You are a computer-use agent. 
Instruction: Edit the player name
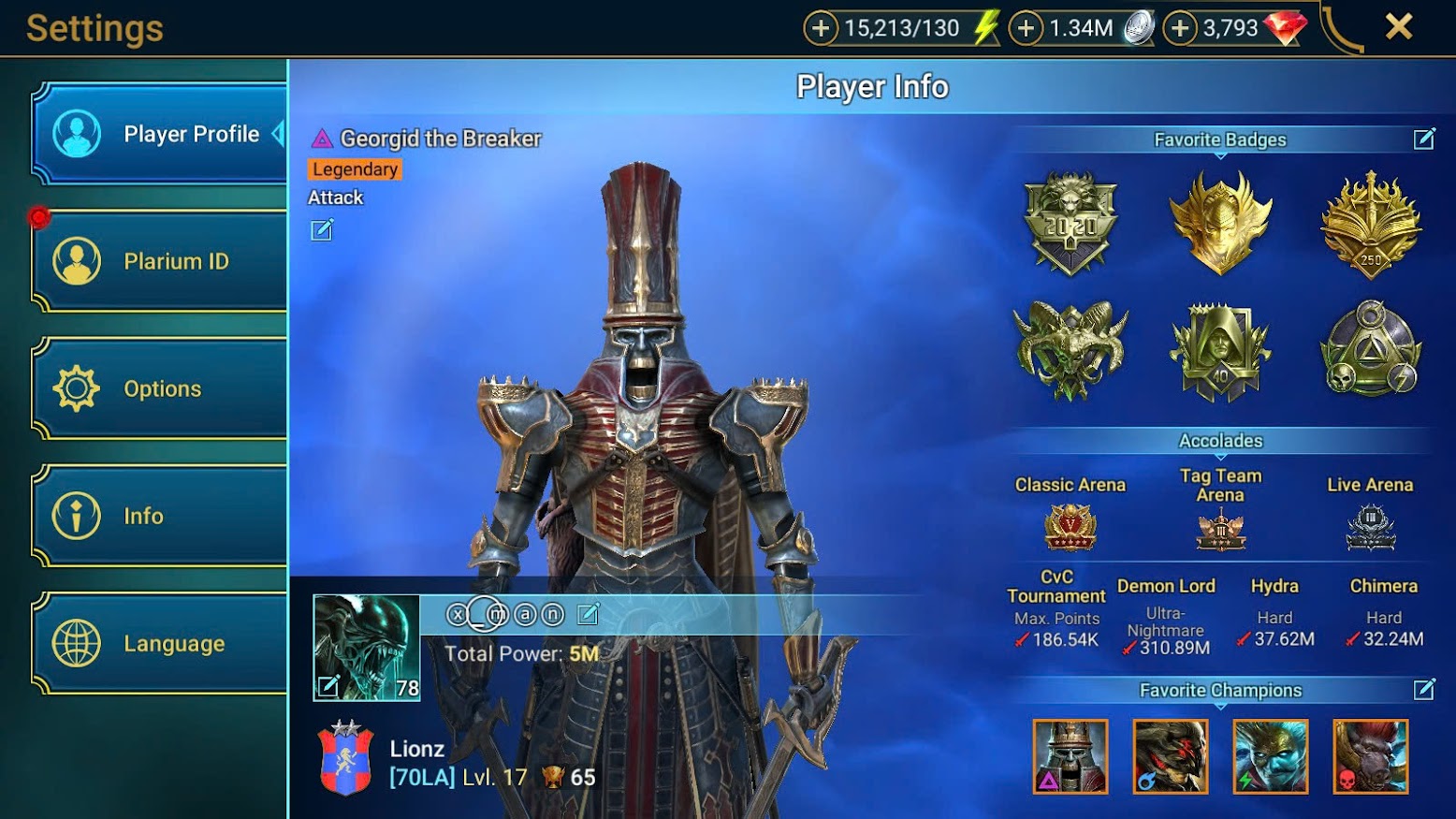coord(588,614)
